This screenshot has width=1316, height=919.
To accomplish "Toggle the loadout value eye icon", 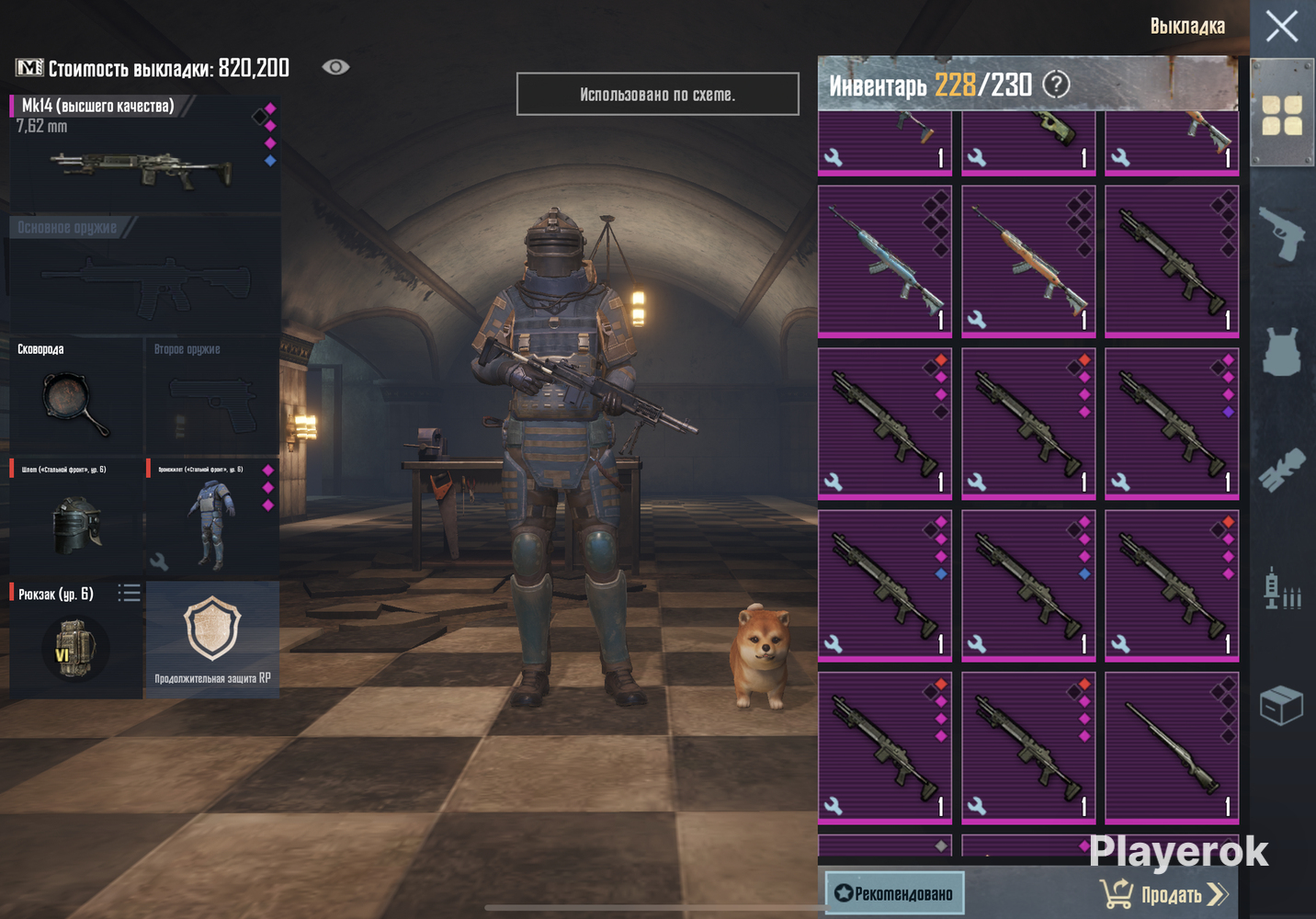I will 335,67.
